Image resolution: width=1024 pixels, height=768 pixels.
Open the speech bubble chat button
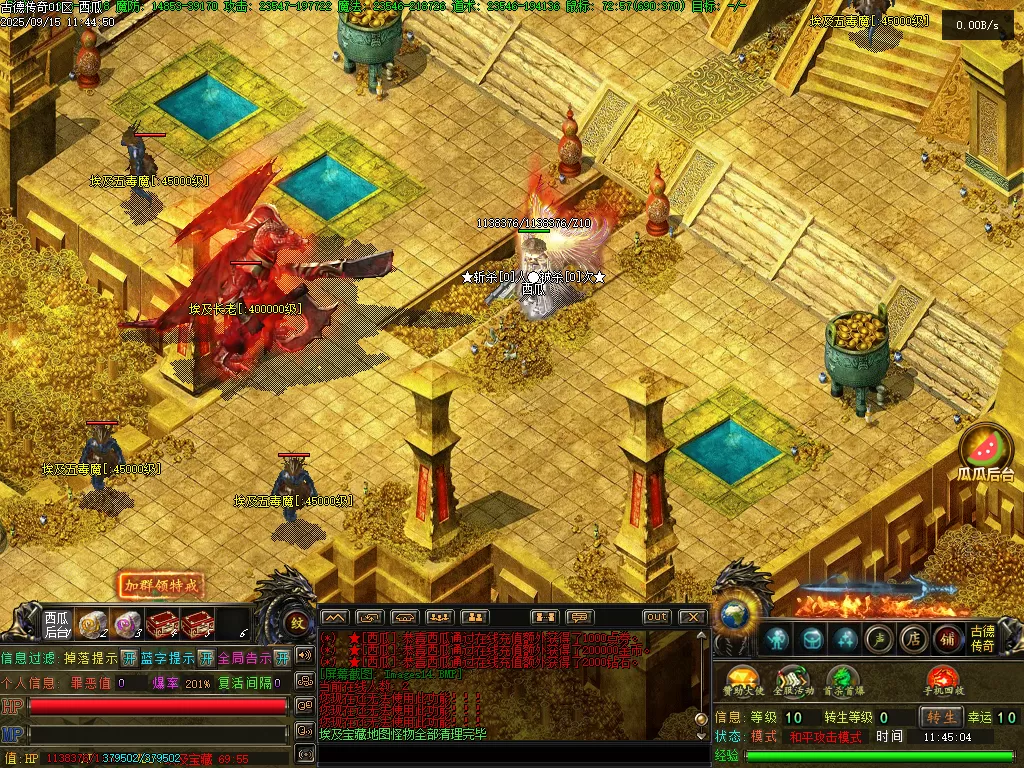tap(579, 617)
